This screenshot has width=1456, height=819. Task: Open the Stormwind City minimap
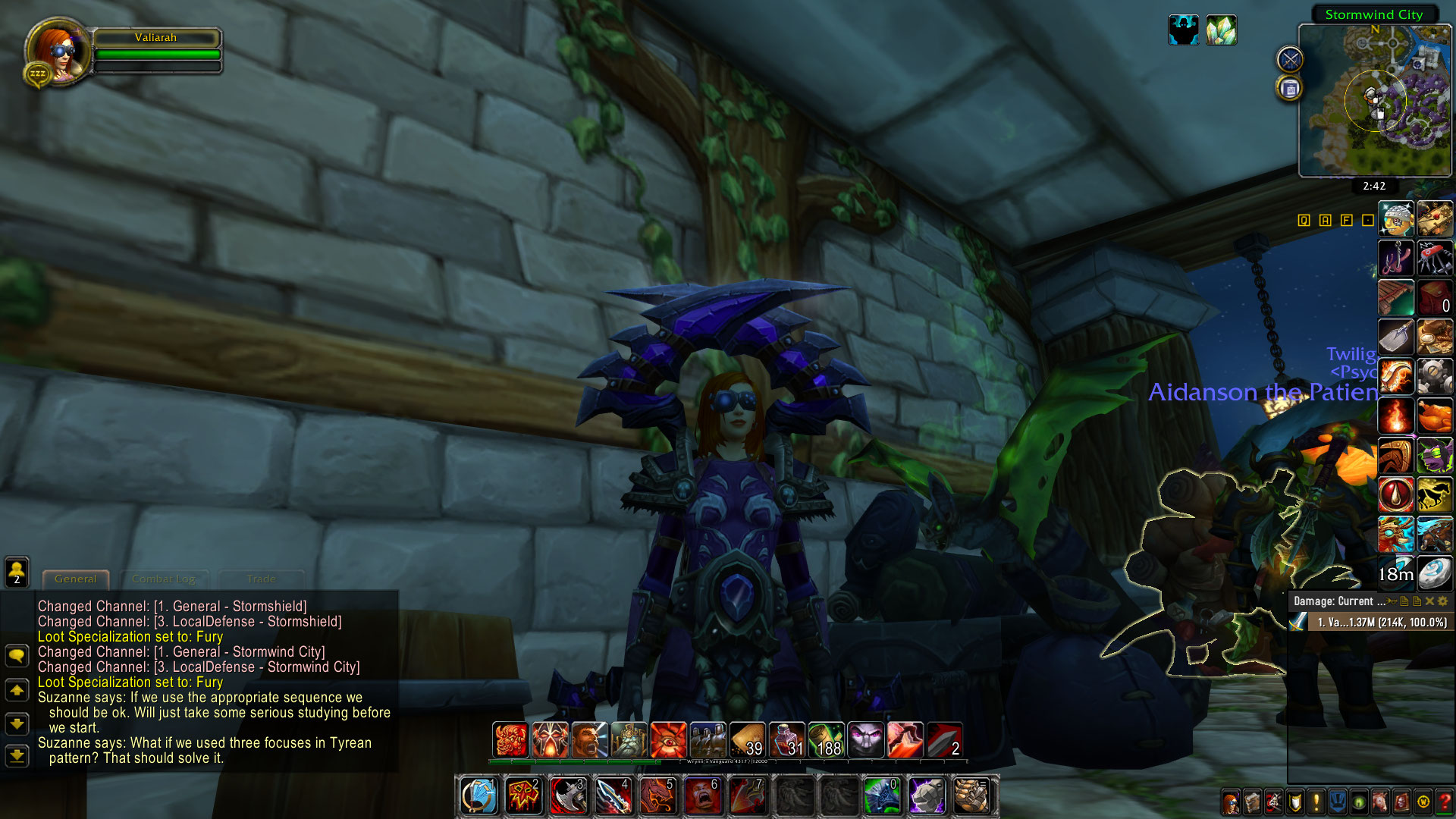(1374, 101)
